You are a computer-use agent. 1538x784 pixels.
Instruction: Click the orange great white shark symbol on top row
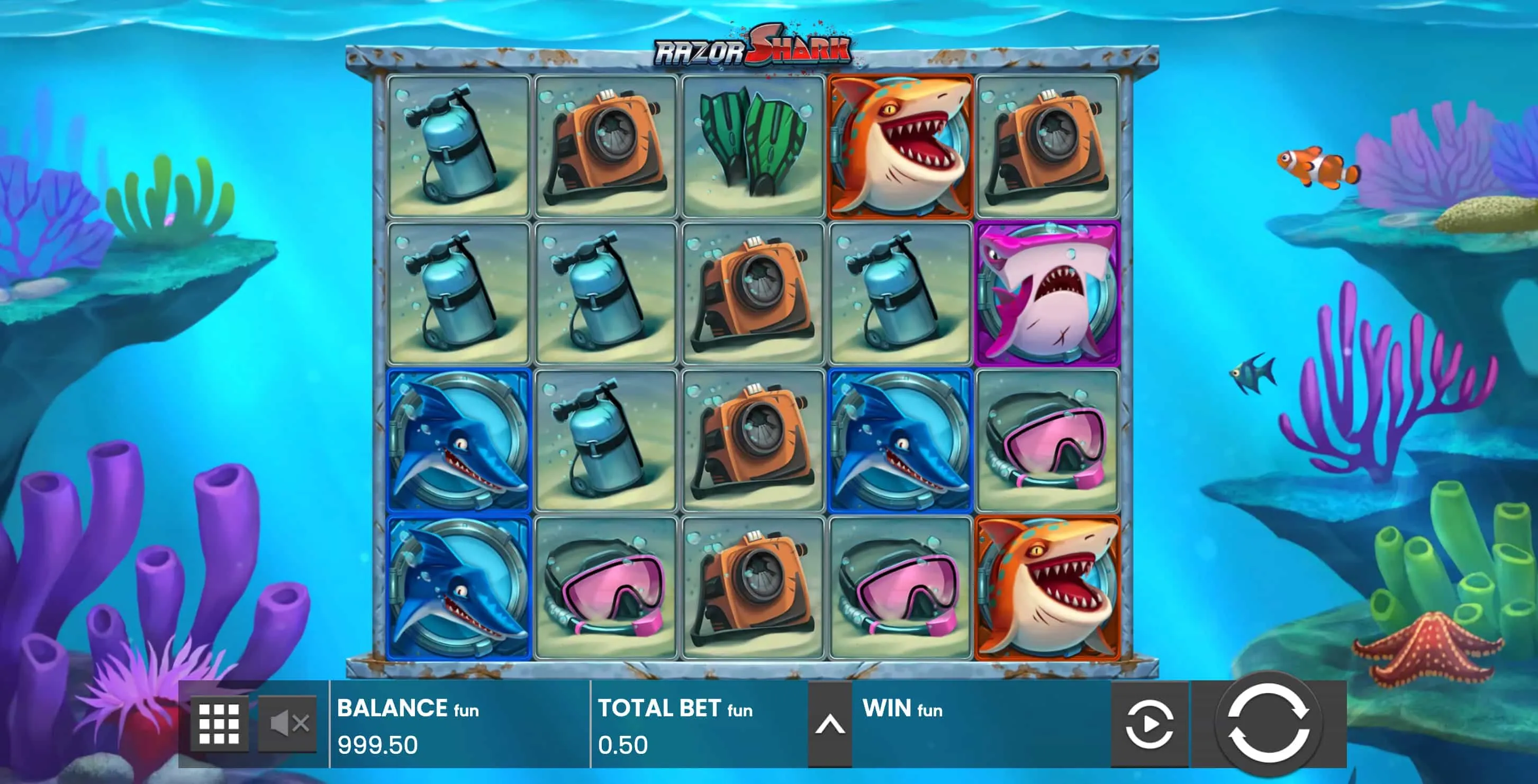tap(901, 146)
